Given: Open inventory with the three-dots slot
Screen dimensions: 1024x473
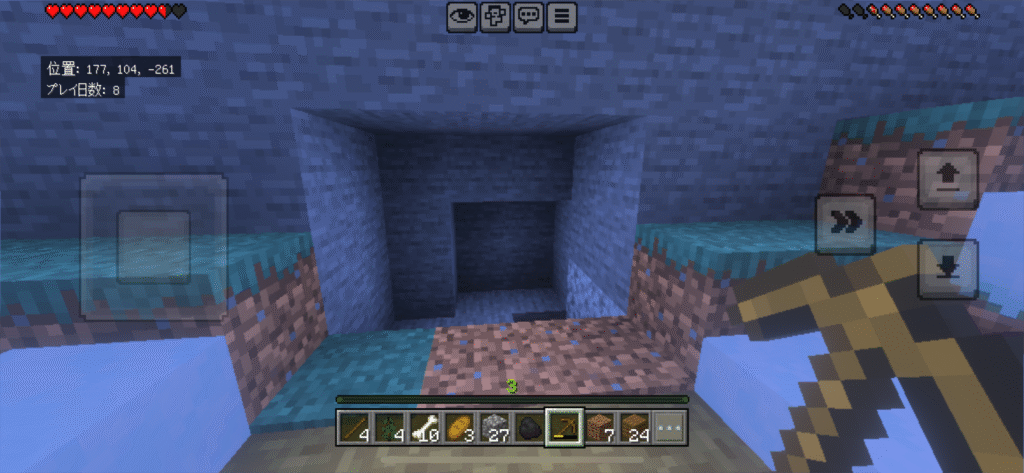Looking at the screenshot, I should coord(671,427).
